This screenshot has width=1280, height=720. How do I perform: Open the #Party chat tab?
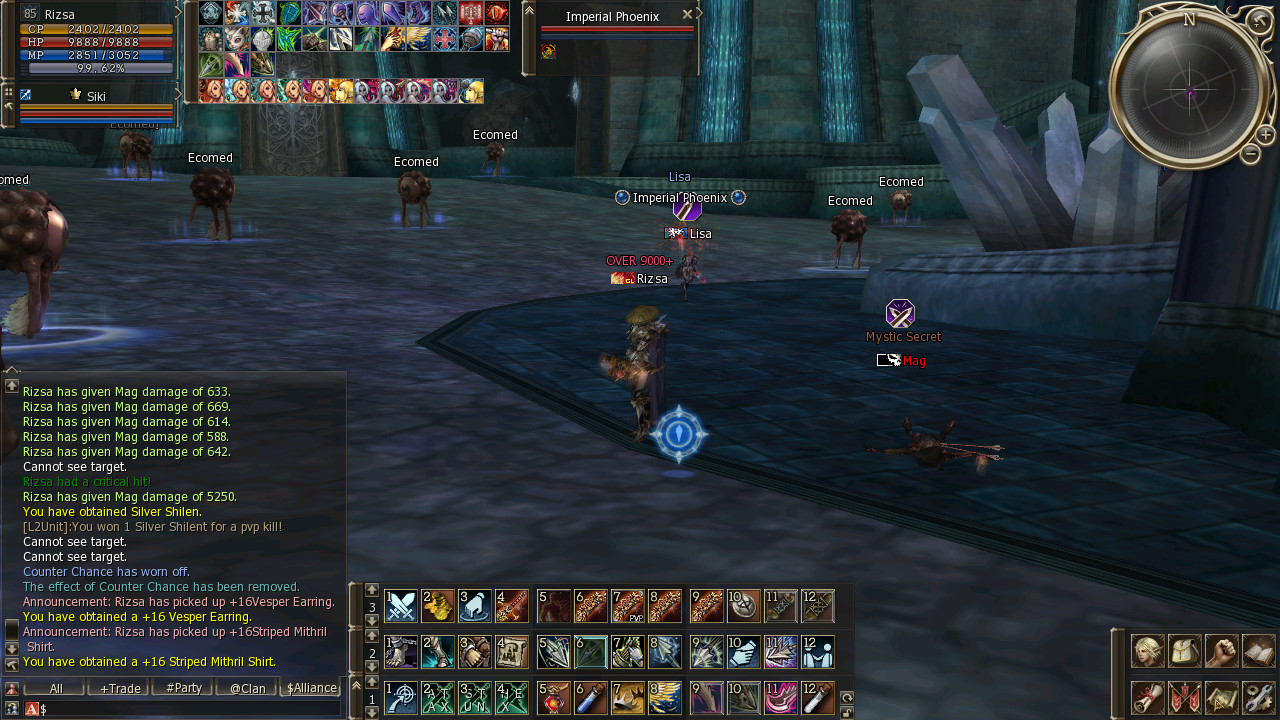[x=183, y=688]
